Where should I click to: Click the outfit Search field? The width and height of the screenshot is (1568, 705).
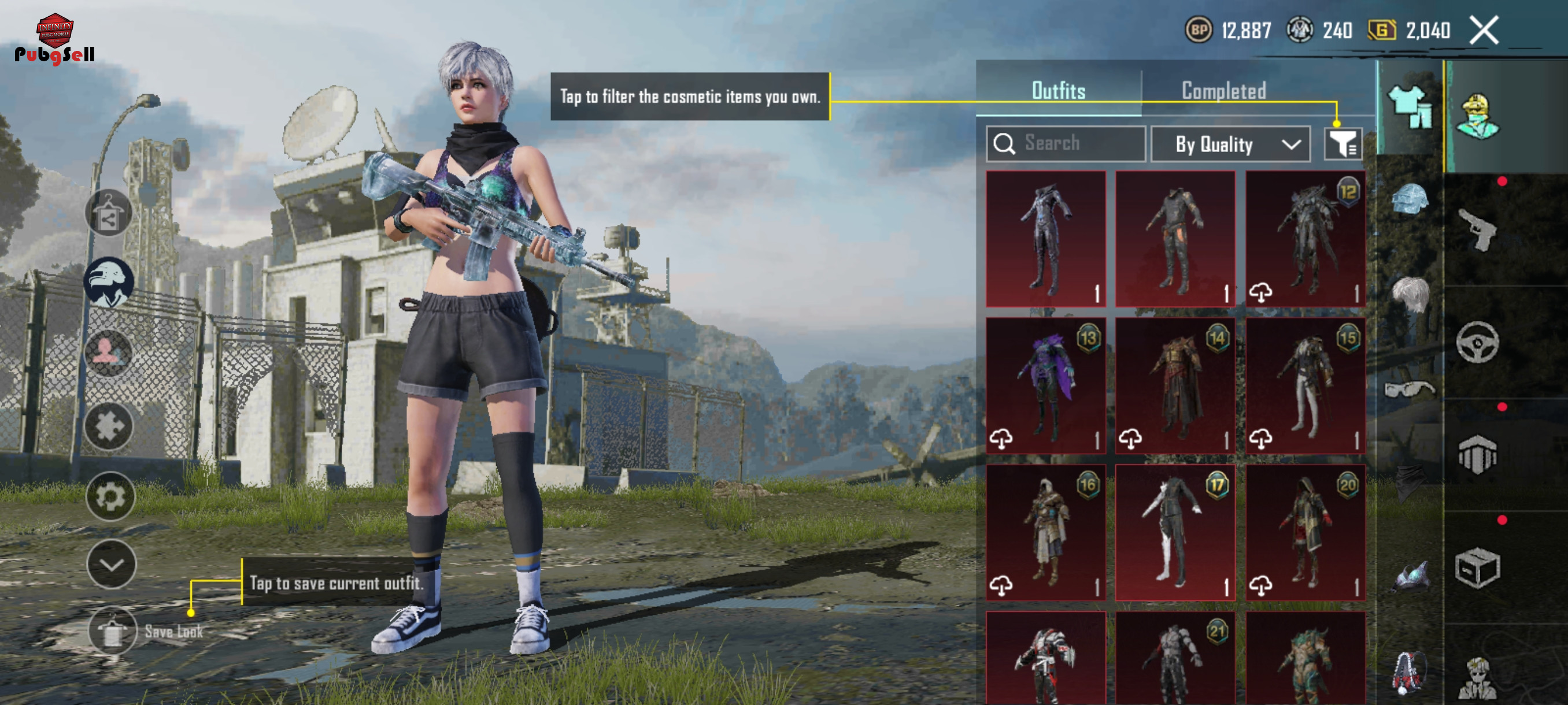click(x=1066, y=143)
